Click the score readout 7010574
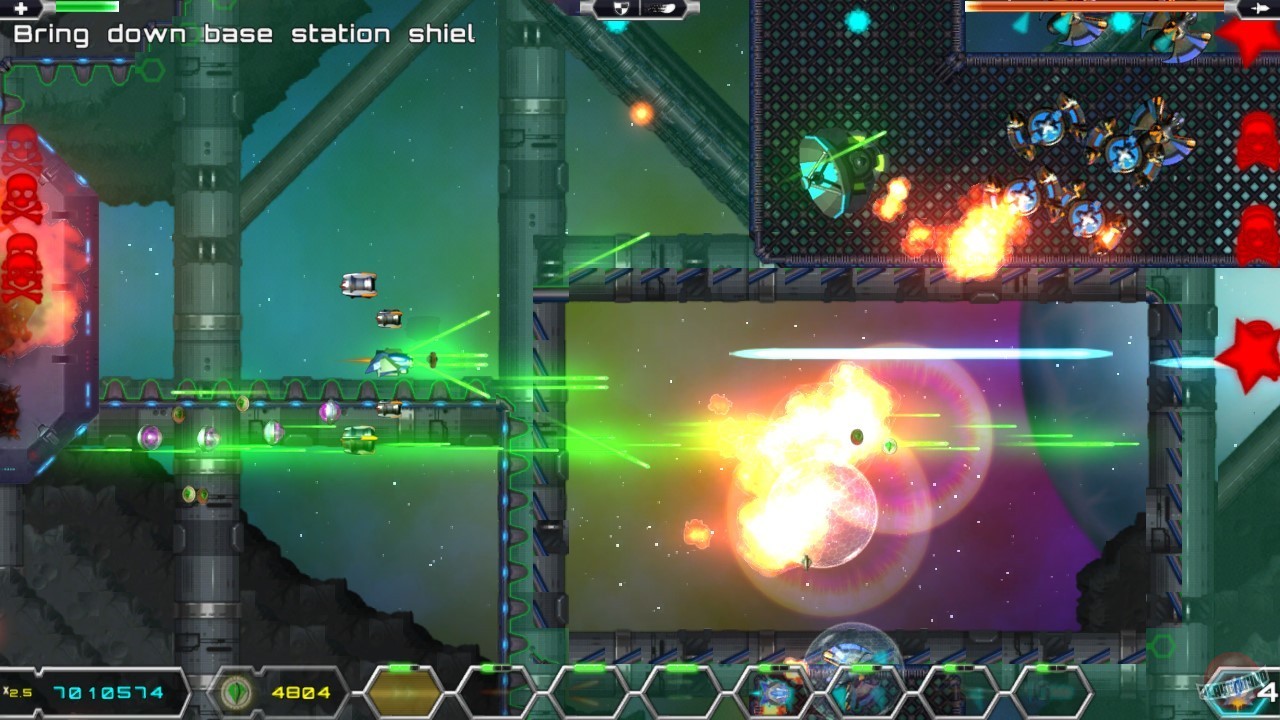The image size is (1280, 720). 108,690
